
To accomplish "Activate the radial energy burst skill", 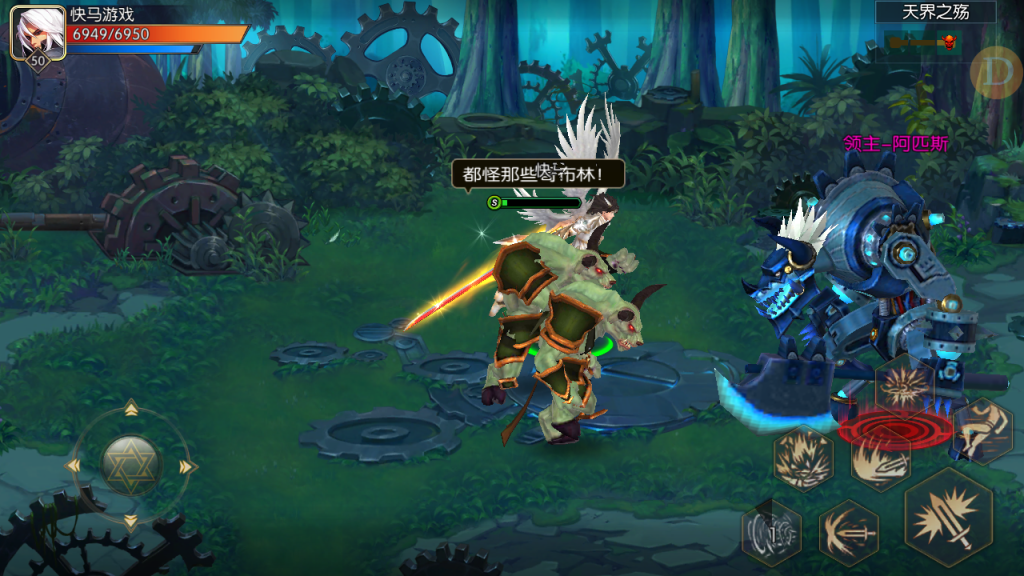I will point(904,387).
